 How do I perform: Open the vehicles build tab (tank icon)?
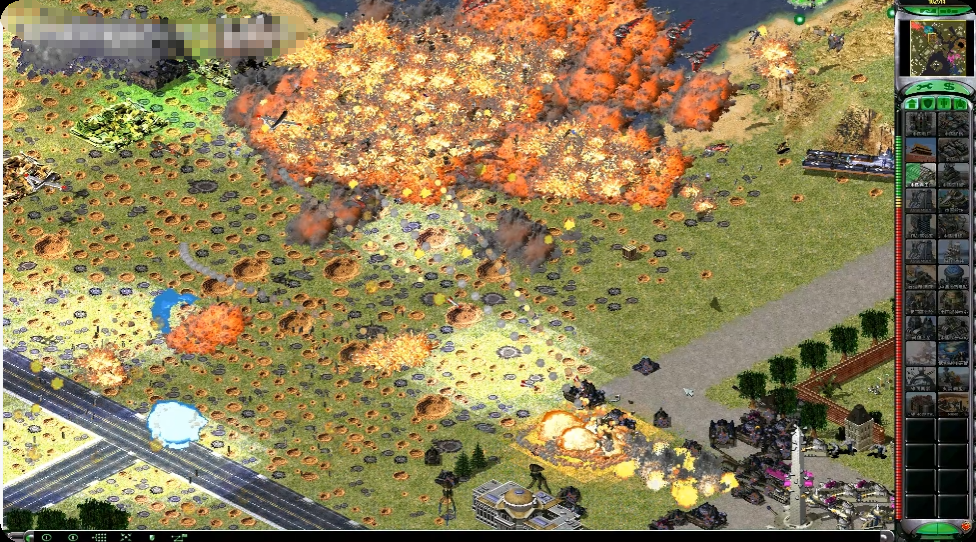[x=960, y=103]
